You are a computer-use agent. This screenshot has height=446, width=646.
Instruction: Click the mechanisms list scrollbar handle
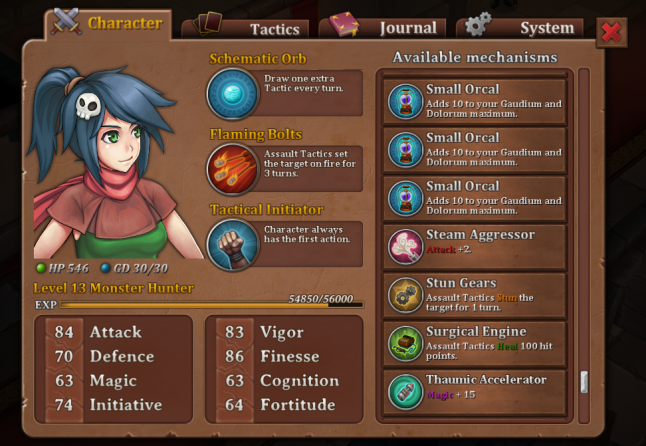coord(584,383)
